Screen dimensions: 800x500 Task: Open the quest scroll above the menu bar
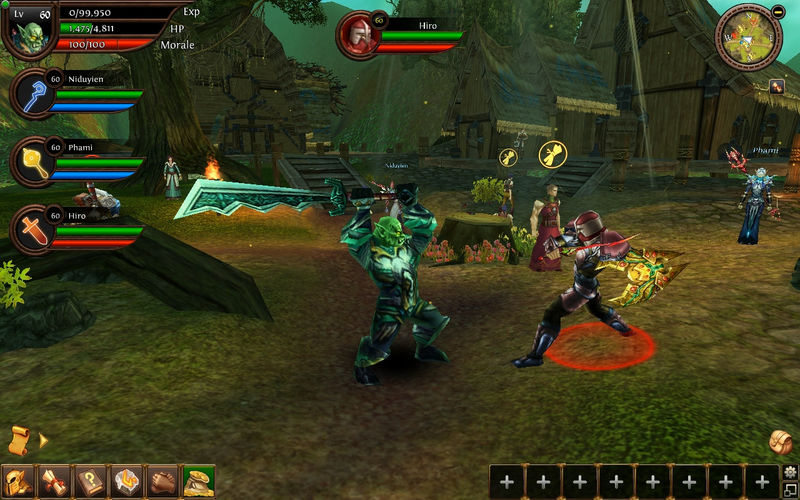point(19,439)
